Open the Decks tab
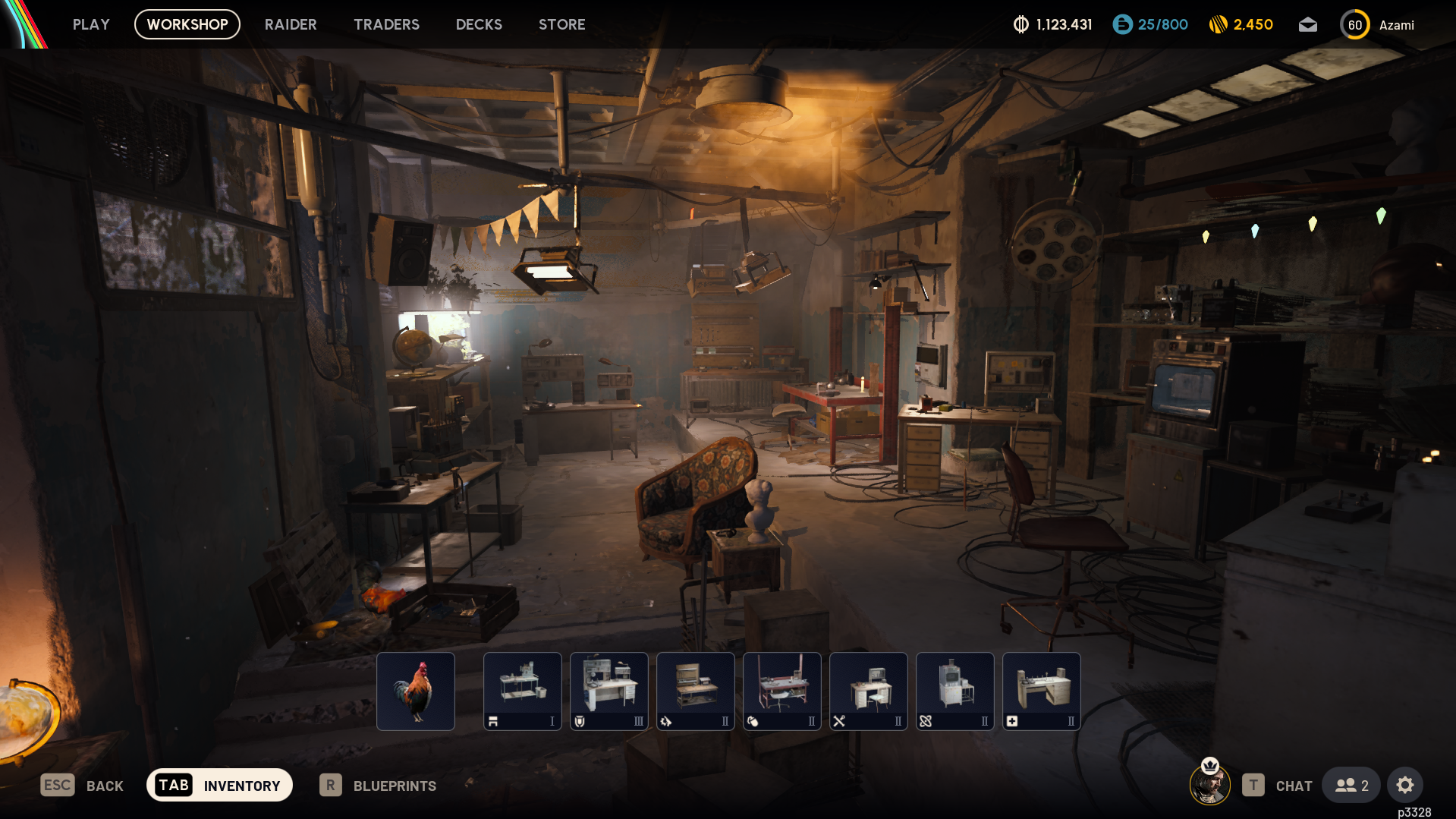Viewport: 1456px width, 819px height. 479,24
